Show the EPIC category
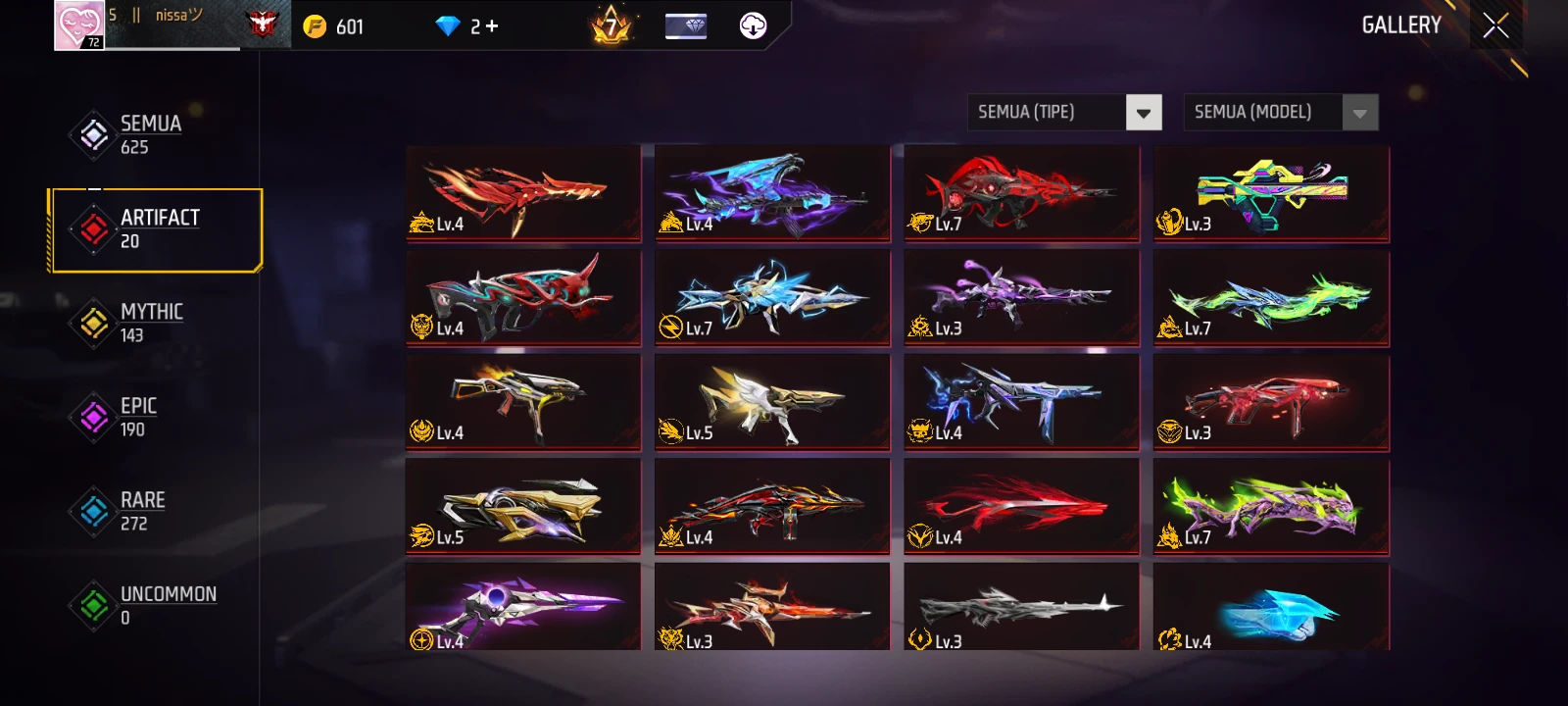The width and height of the screenshot is (1568, 706). coord(137,417)
